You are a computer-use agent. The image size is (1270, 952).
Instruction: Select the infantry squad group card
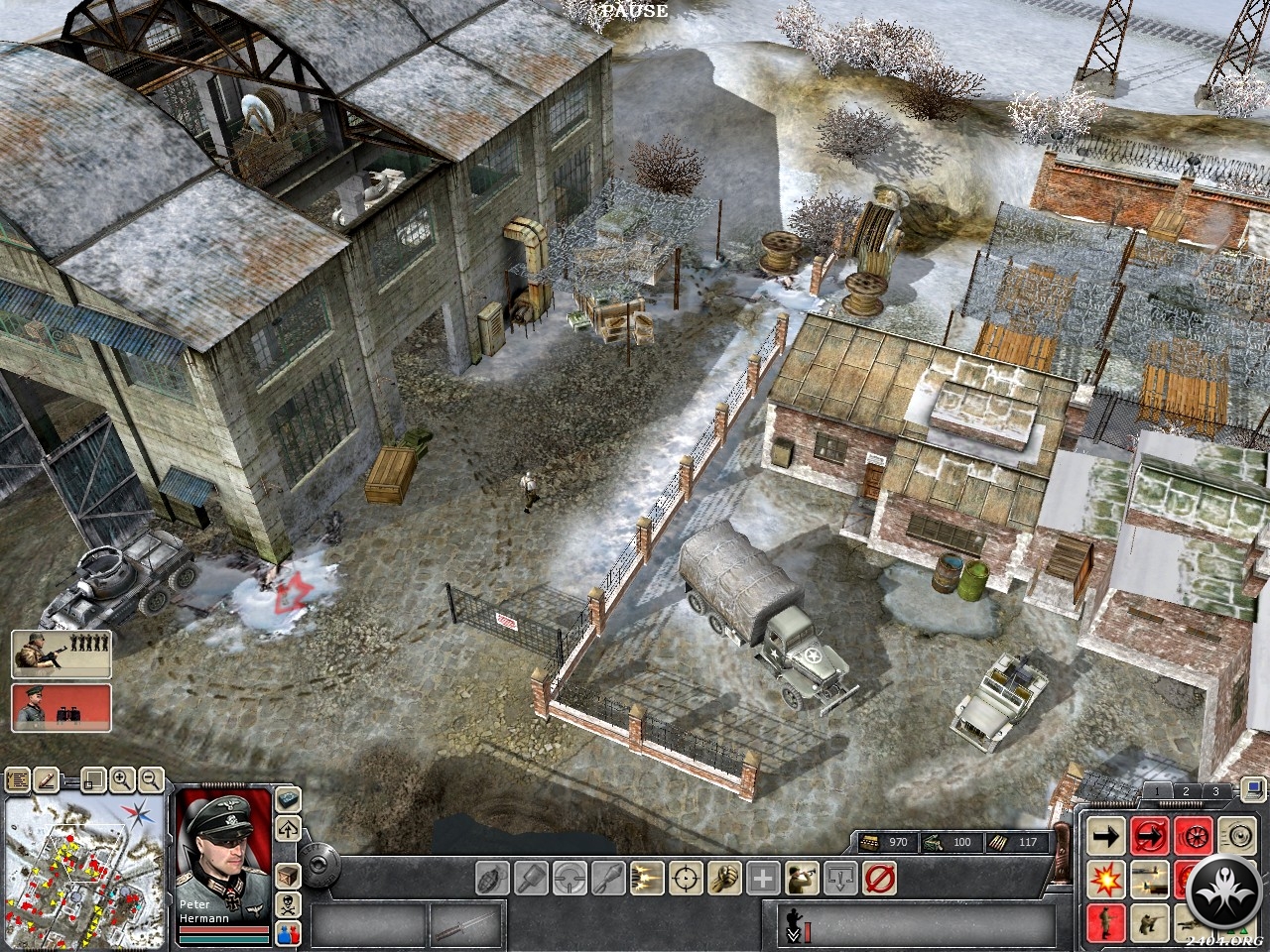point(62,653)
